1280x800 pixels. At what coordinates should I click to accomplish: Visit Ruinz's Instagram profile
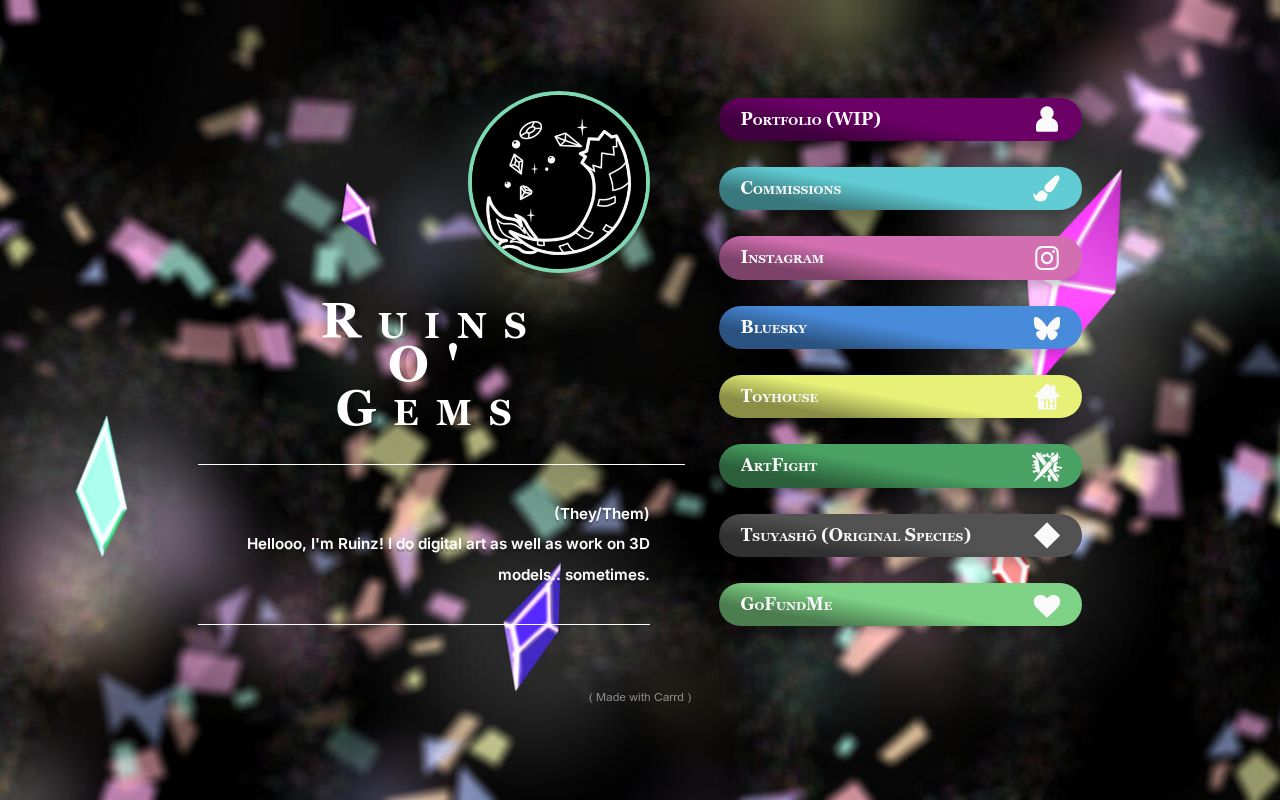click(x=880, y=258)
